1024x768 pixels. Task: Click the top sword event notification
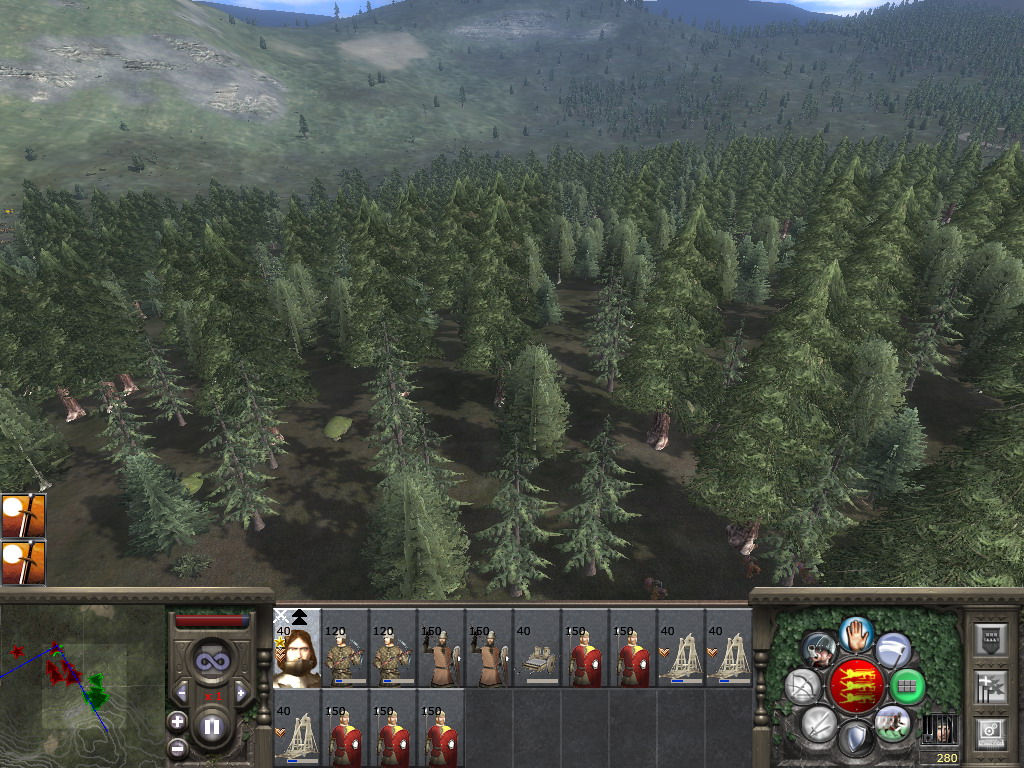pyautogui.click(x=23, y=515)
